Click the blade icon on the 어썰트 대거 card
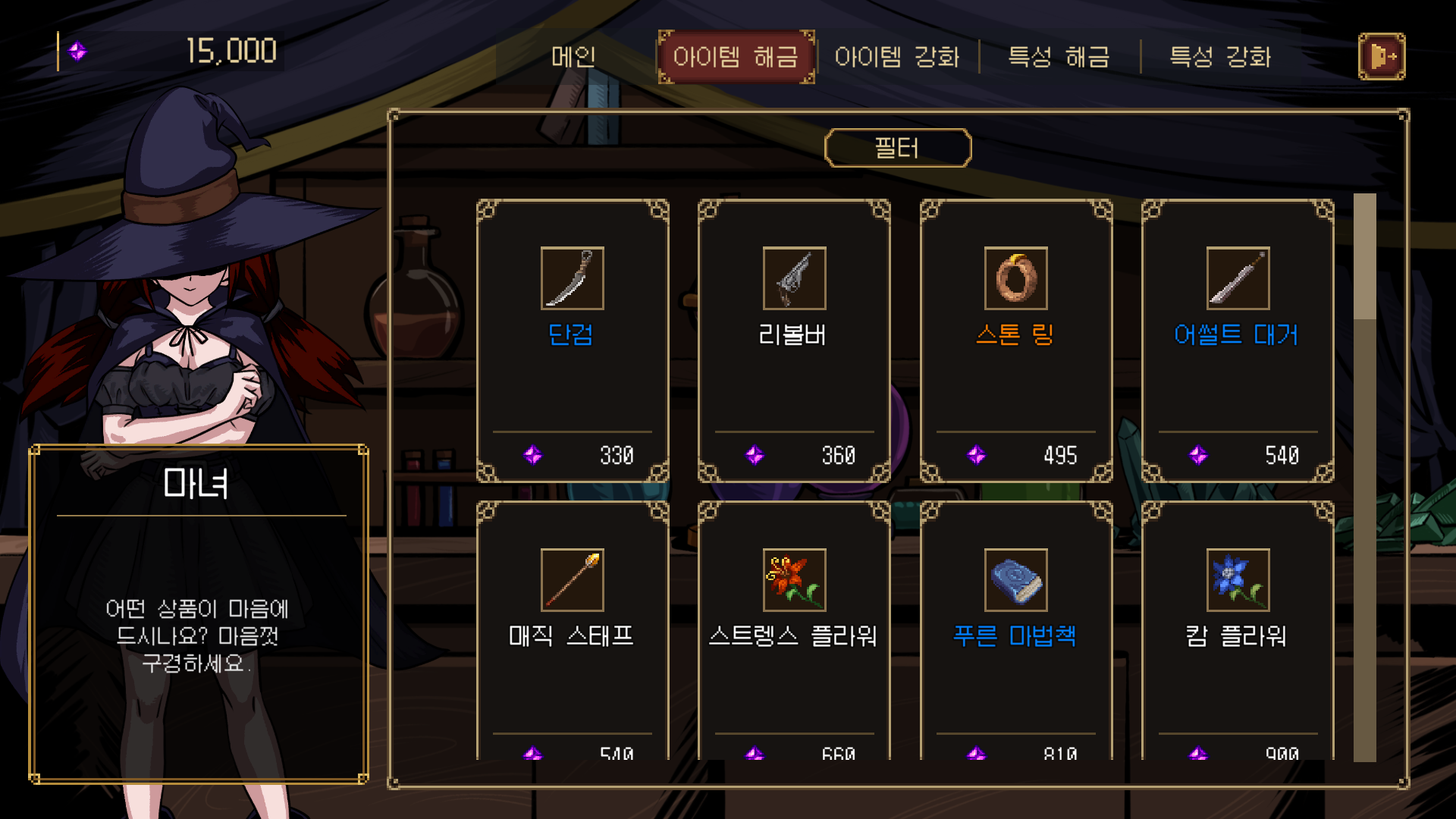The width and height of the screenshot is (1456, 819). pos(1238,278)
